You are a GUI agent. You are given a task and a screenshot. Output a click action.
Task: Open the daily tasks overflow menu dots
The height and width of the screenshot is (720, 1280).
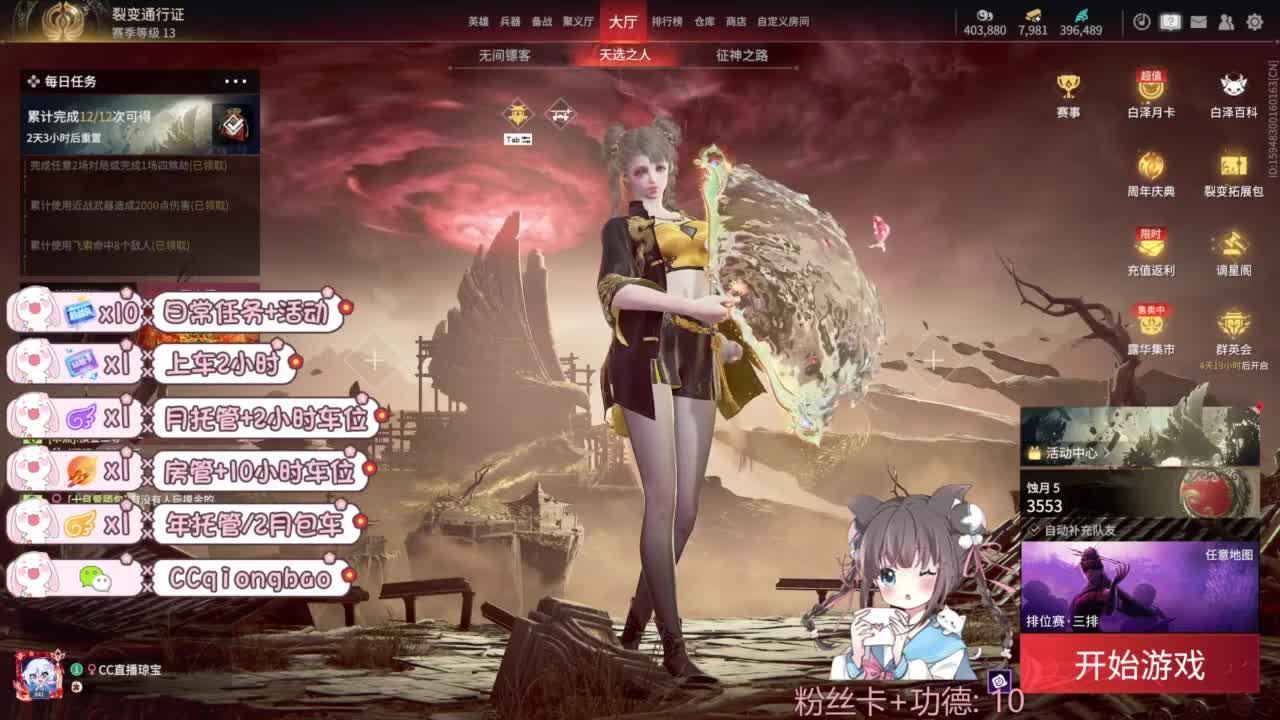(235, 80)
